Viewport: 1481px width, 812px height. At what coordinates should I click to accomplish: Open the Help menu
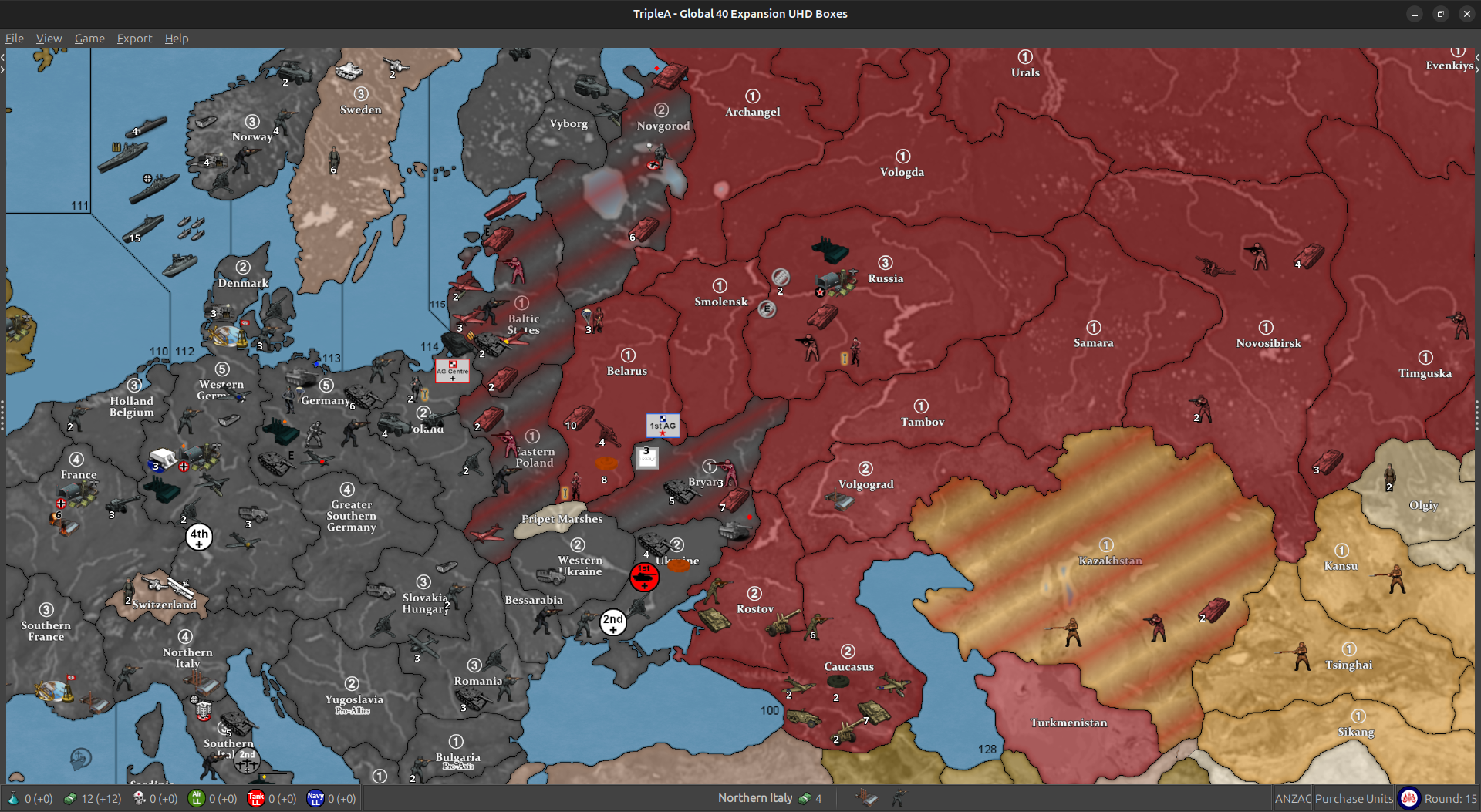pyautogui.click(x=176, y=39)
